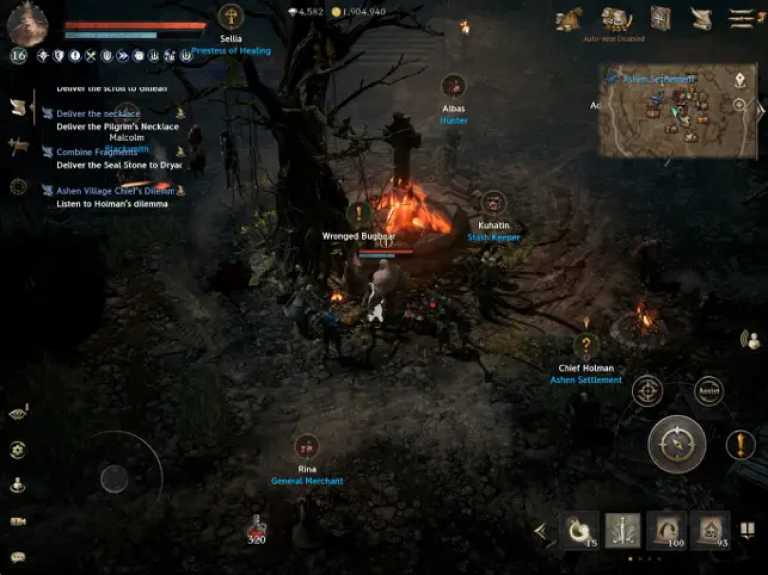Screen dimensions: 768x575
Task: Open the loot bag inventory icon
Action: point(568,18)
